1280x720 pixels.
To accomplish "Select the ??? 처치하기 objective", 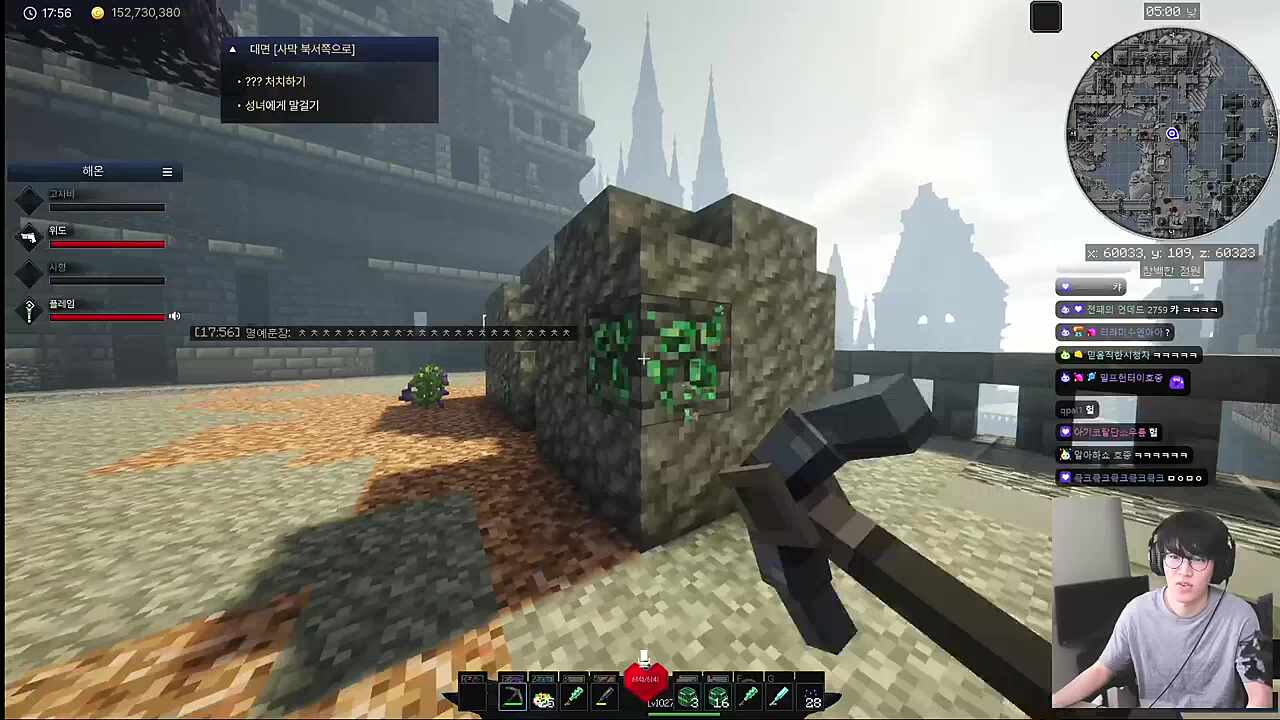I will (x=275, y=82).
